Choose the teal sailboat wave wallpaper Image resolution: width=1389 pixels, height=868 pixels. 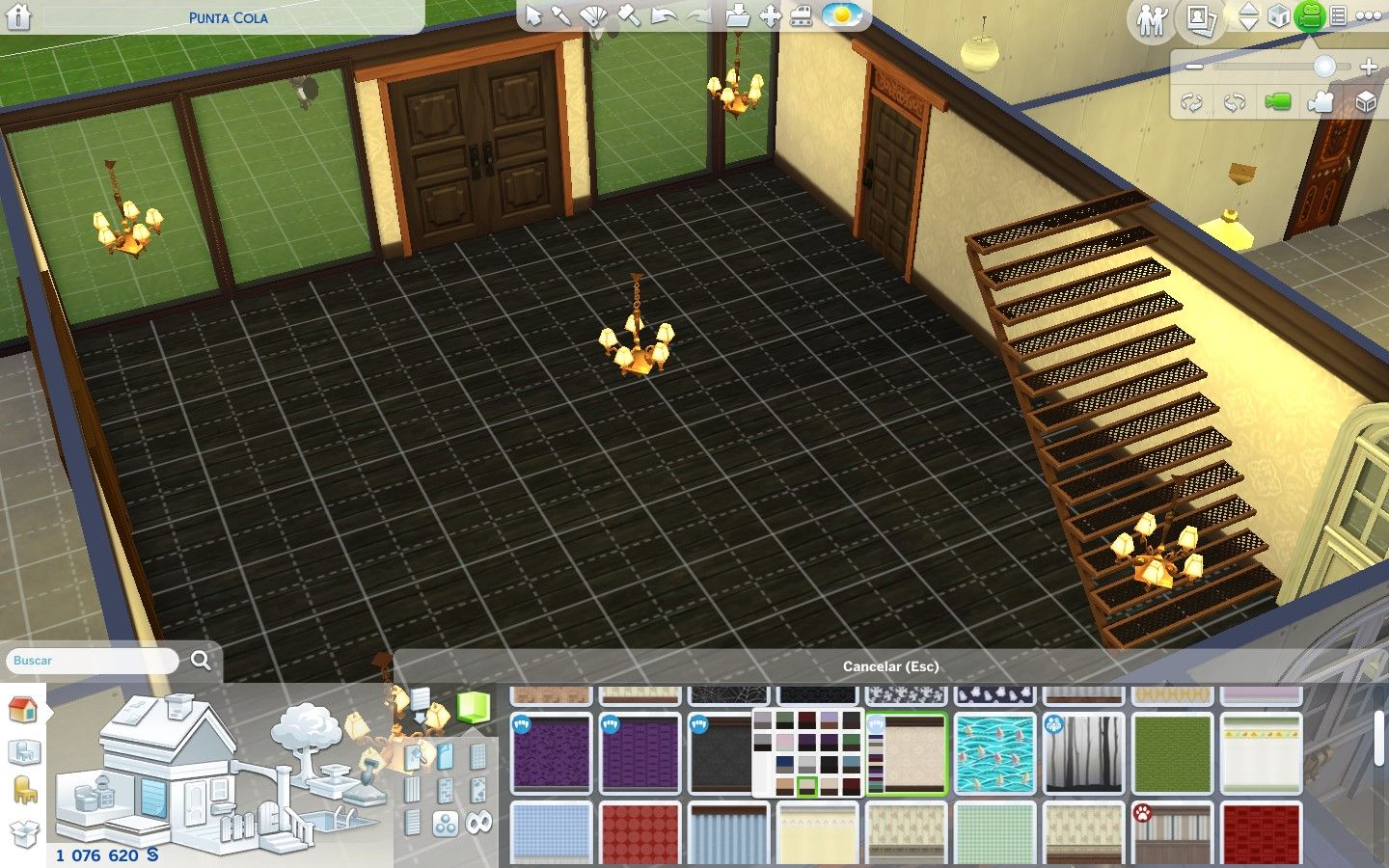click(994, 753)
